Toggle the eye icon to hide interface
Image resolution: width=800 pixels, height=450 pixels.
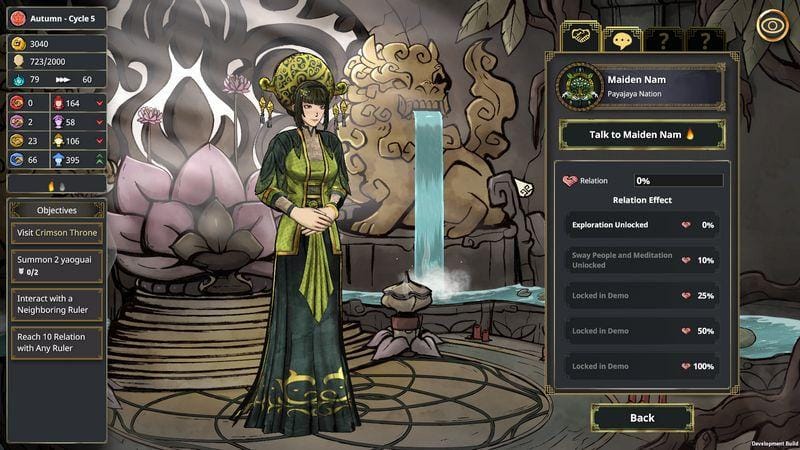[772, 24]
